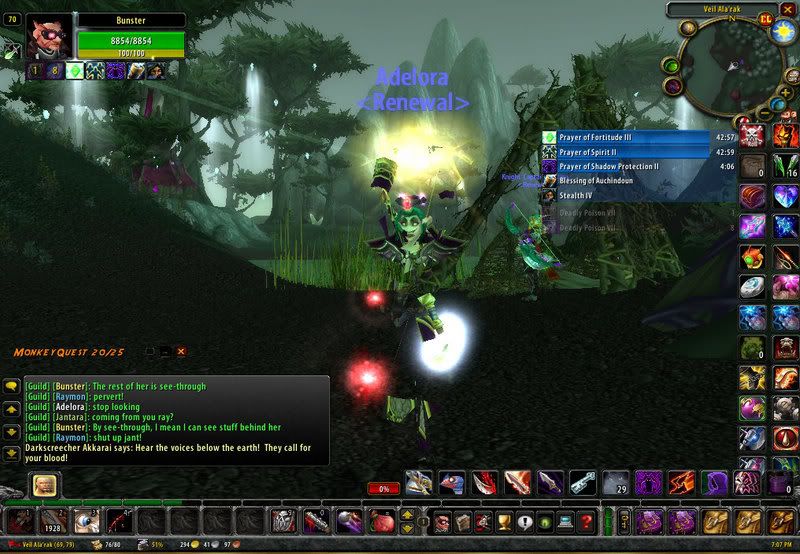Close the minimap with the X button
The image size is (800, 554).
tap(788, 9)
